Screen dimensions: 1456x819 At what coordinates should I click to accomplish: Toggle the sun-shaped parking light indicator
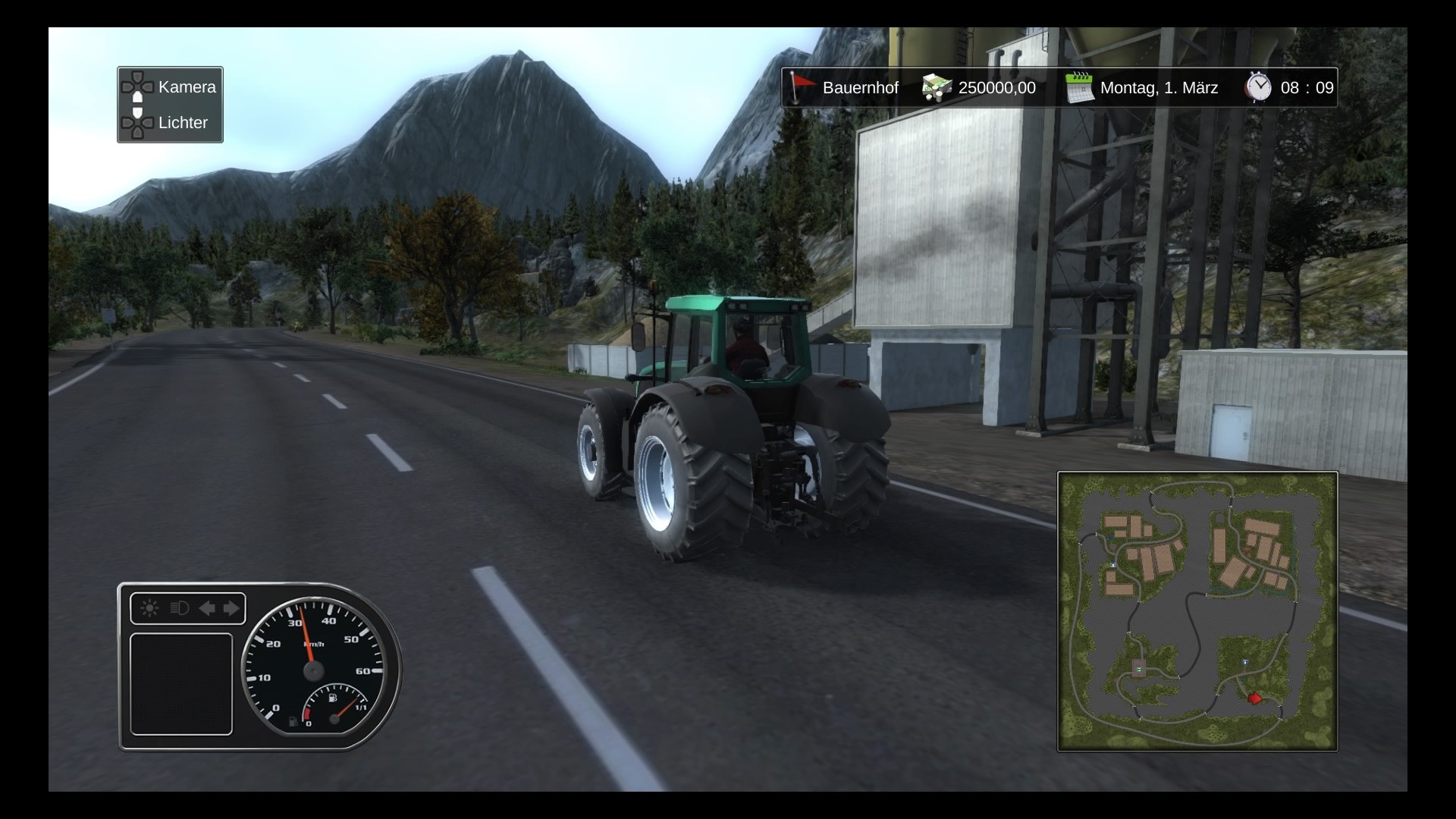[x=149, y=608]
